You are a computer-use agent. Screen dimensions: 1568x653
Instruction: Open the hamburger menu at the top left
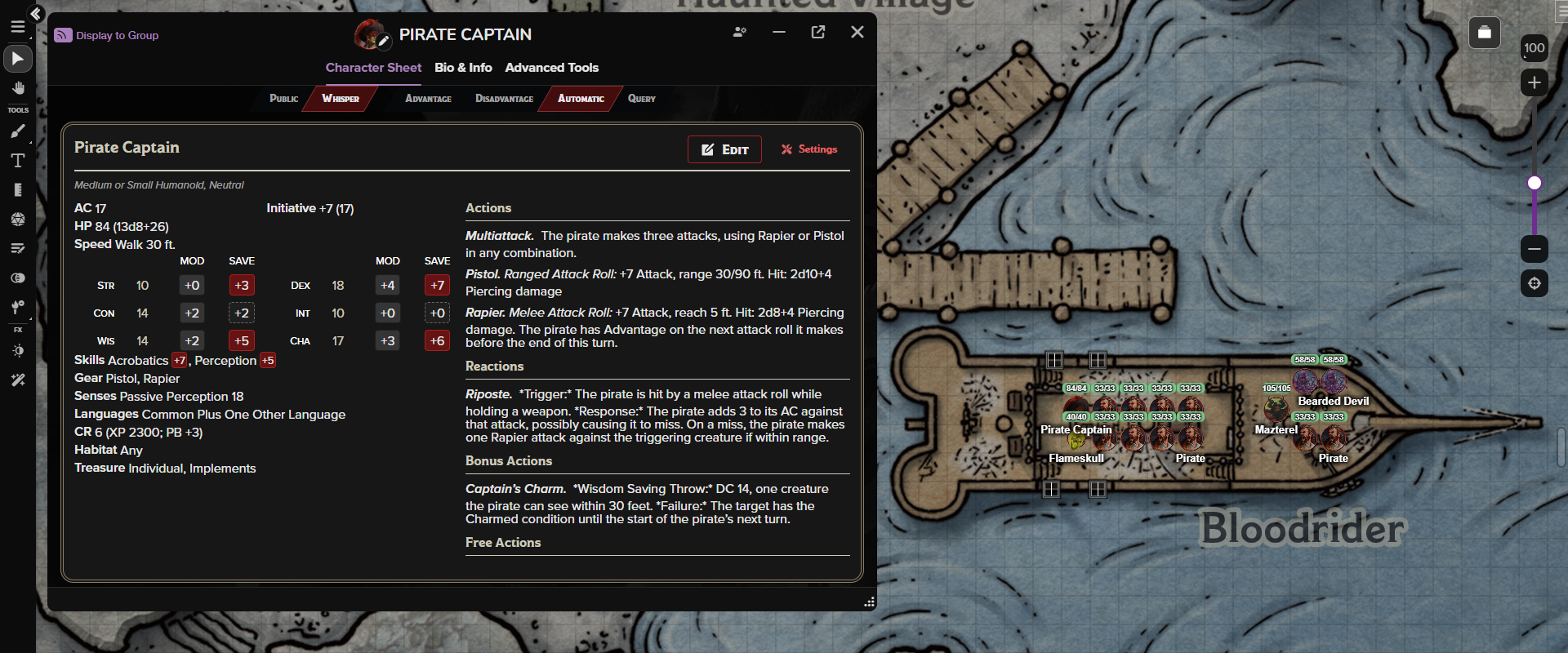coord(17,26)
